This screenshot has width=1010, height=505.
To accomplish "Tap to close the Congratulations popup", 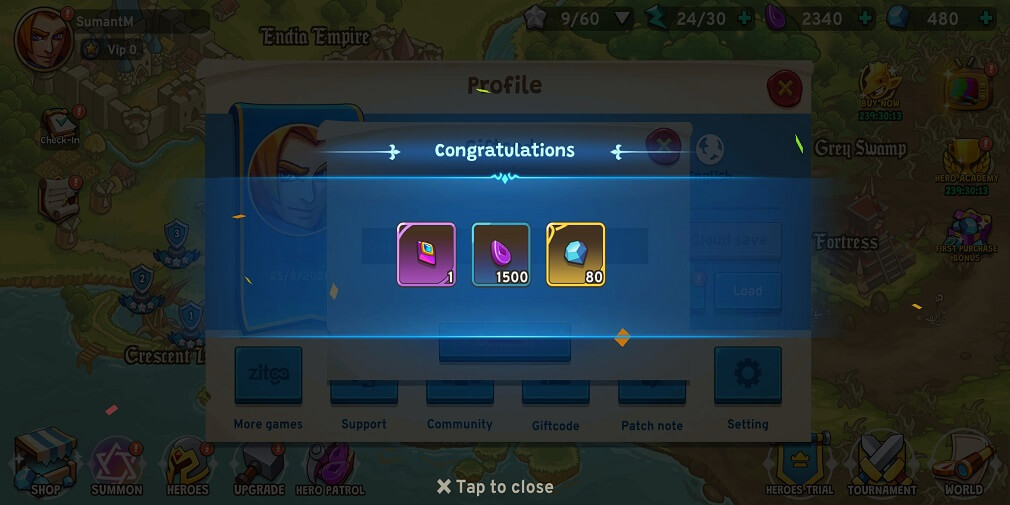I will (x=495, y=487).
